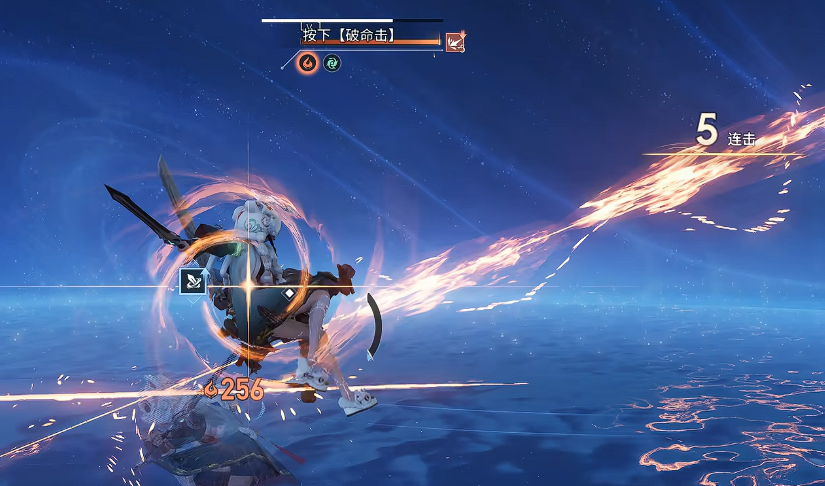Click the red claw-strike icon beside the enemy bar
Viewport: 825px width, 486px height.
[x=455, y=41]
